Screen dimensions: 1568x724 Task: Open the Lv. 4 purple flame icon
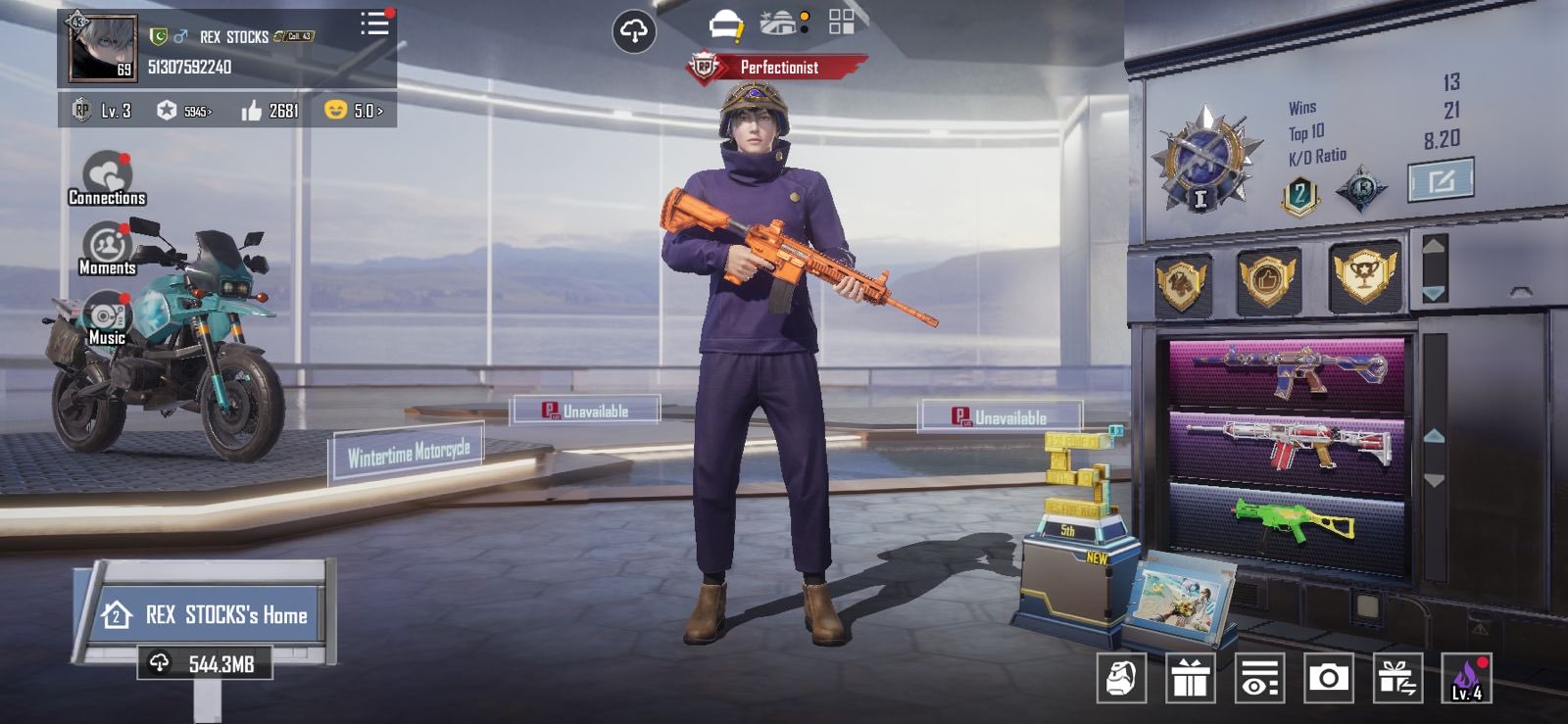[x=1466, y=677]
